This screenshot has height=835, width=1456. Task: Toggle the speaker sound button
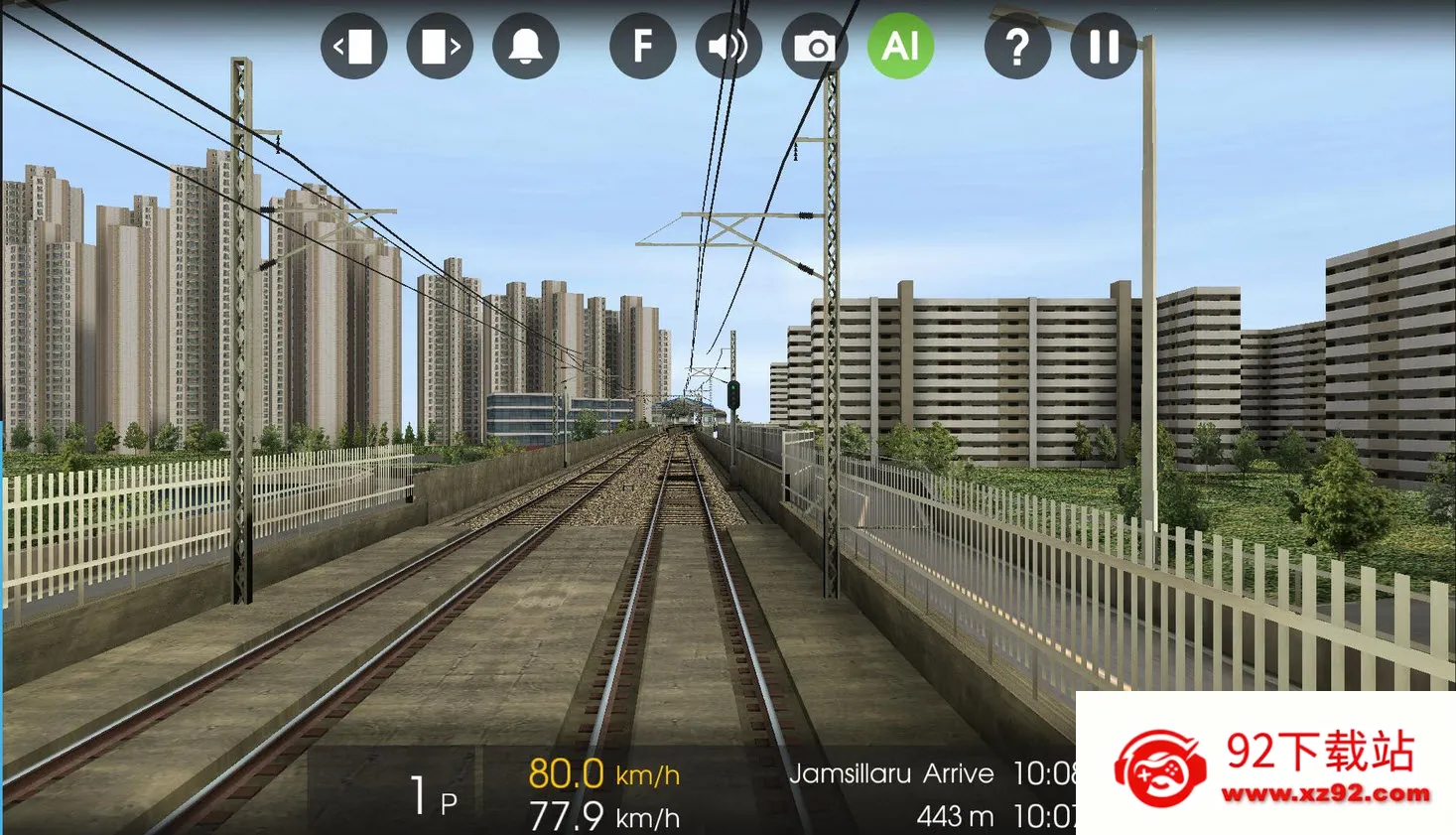pos(728,46)
